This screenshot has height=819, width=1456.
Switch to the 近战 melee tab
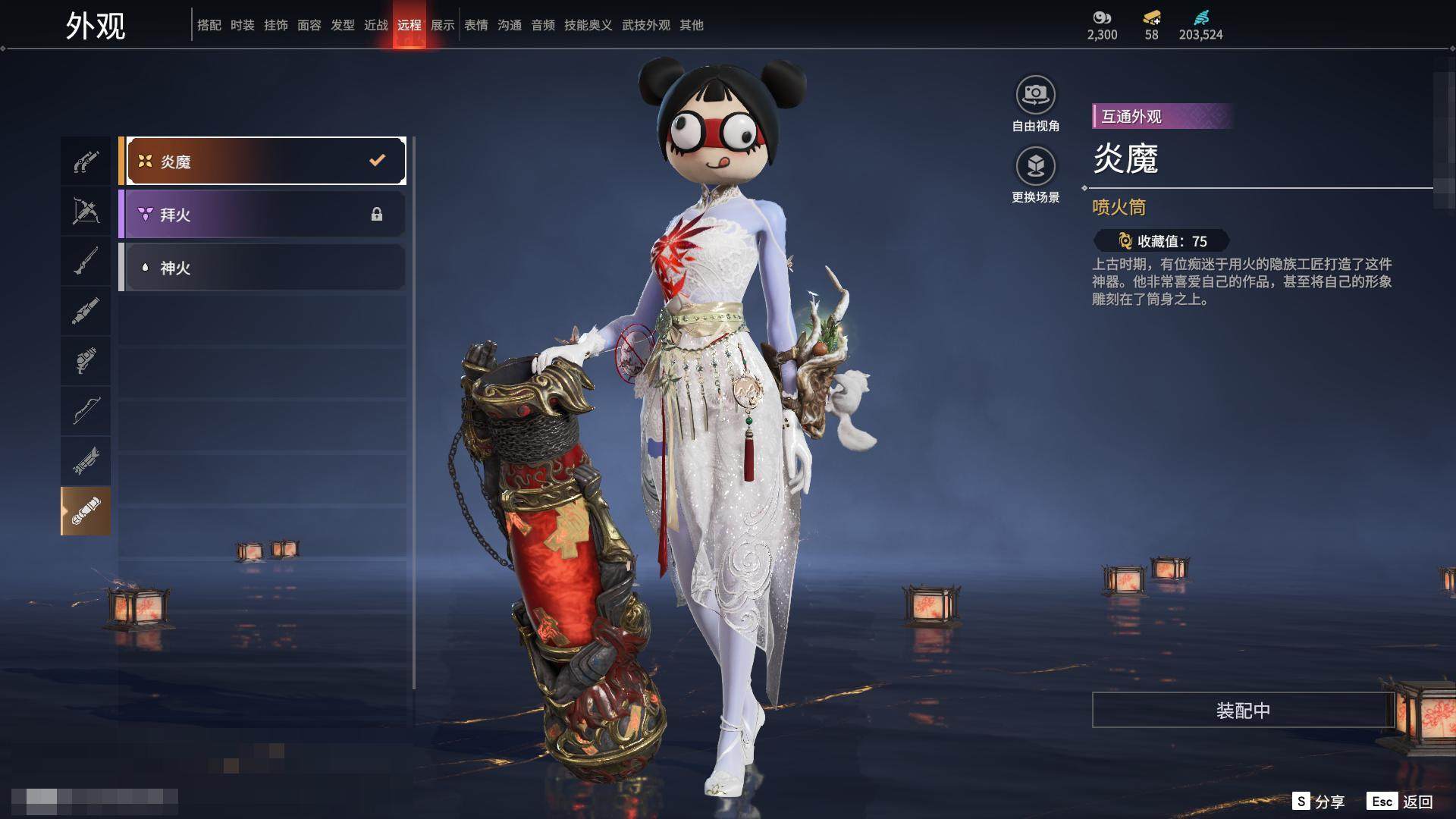coord(376,25)
